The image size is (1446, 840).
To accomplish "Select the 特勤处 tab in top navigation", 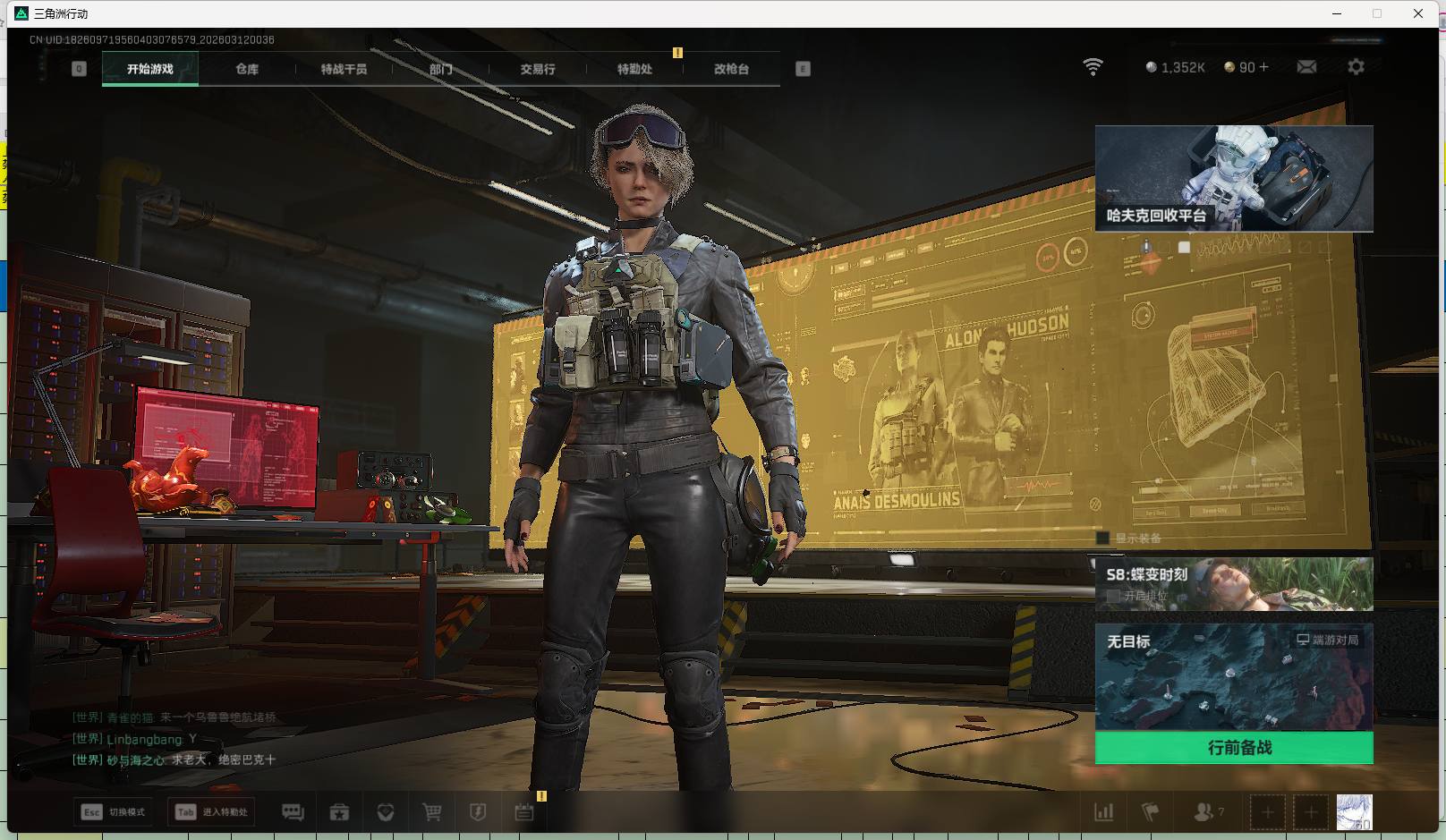I will pos(634,69).
